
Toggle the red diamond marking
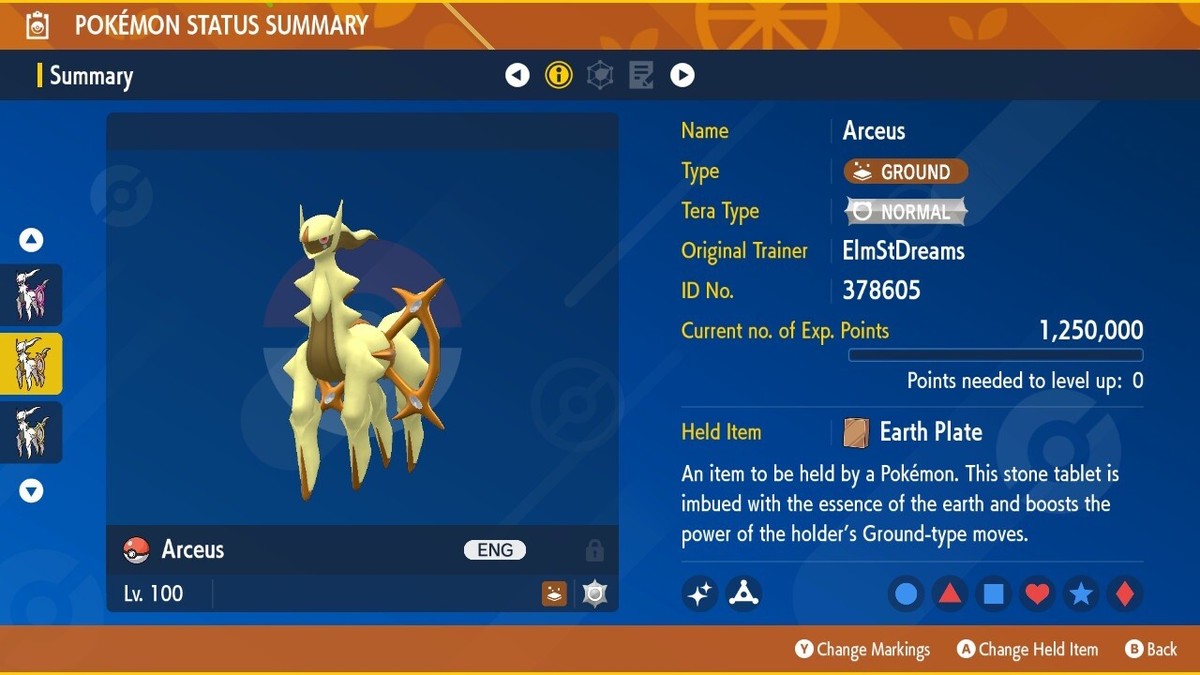pyautogui.click(x=1124, y=594)
